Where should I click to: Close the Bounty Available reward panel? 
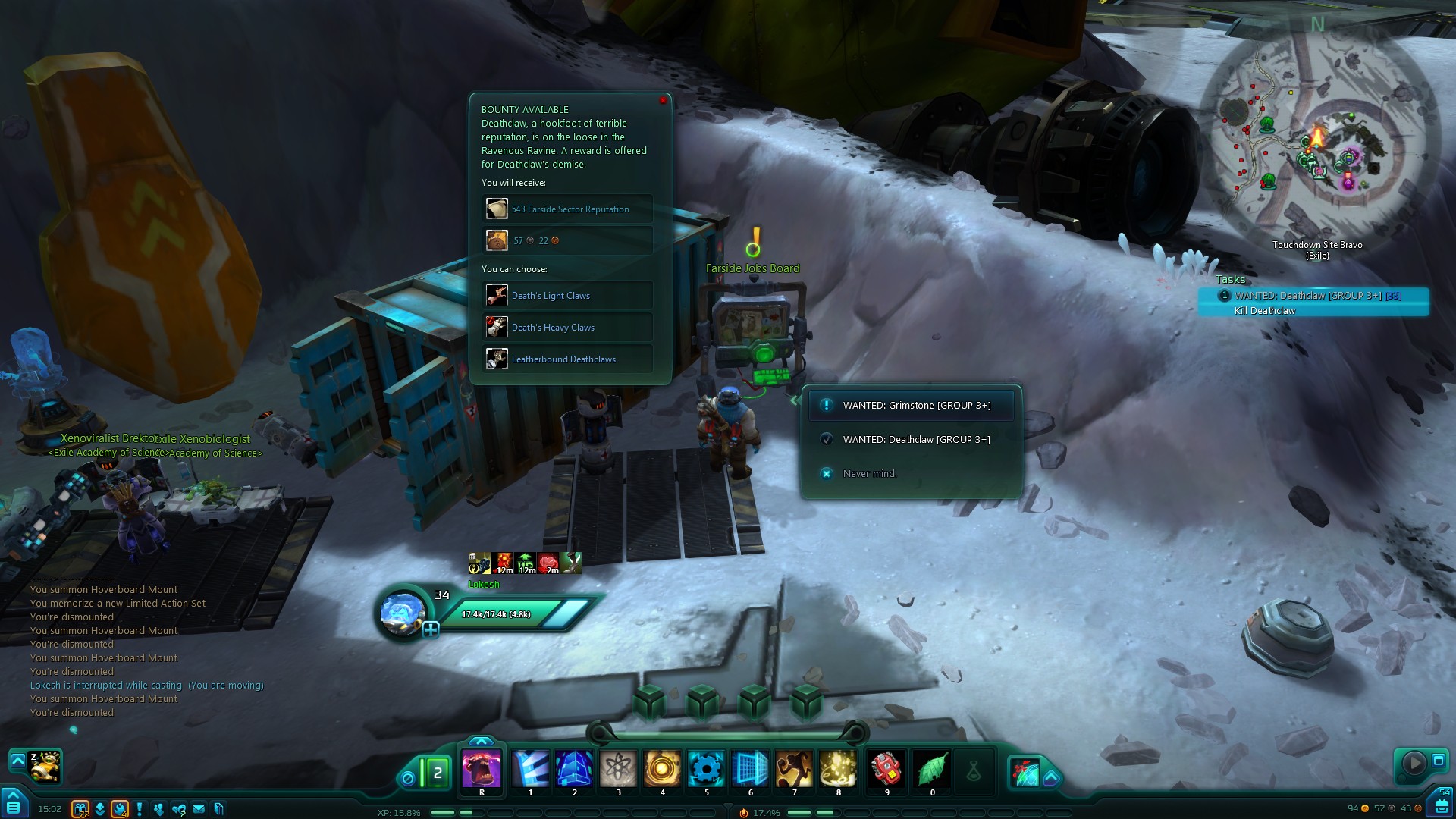click(664, 101)
